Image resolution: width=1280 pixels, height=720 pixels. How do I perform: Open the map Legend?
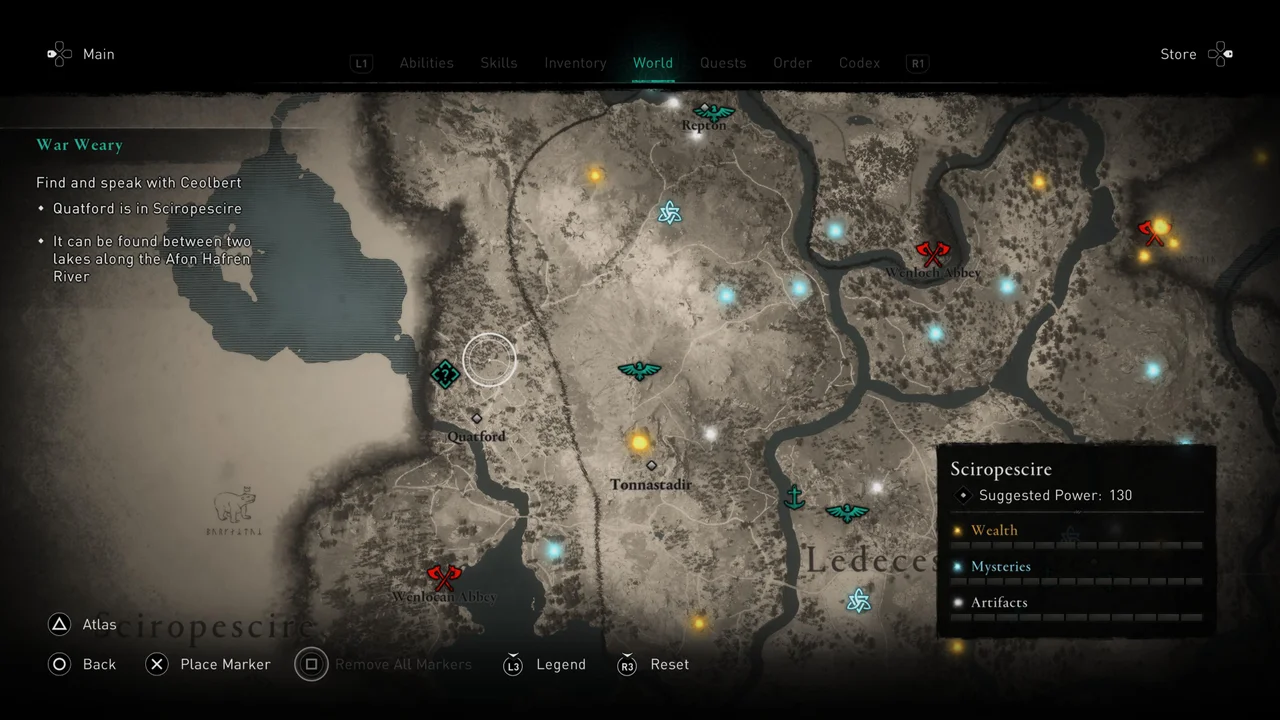click(561, 664)
